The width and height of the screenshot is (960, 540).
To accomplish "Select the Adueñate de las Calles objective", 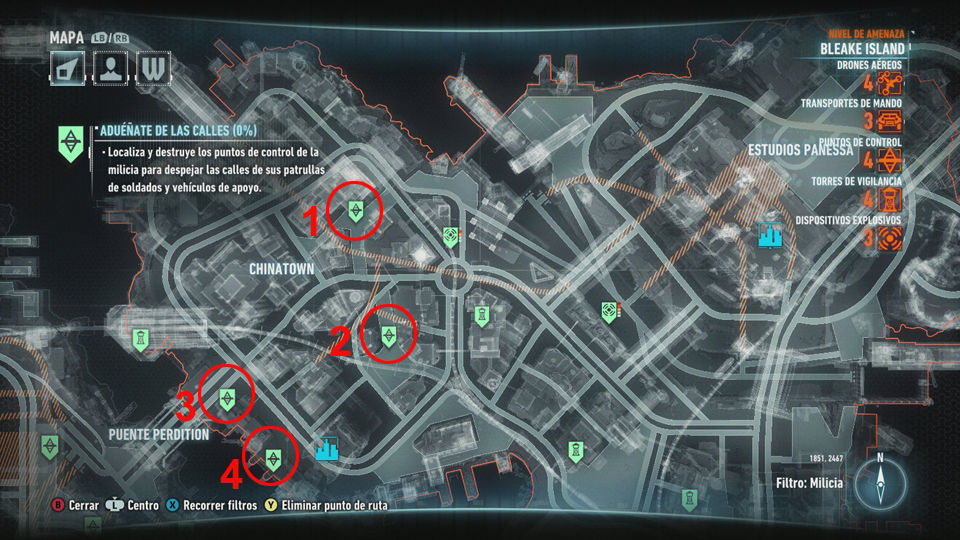I will [x=70, y=143].
